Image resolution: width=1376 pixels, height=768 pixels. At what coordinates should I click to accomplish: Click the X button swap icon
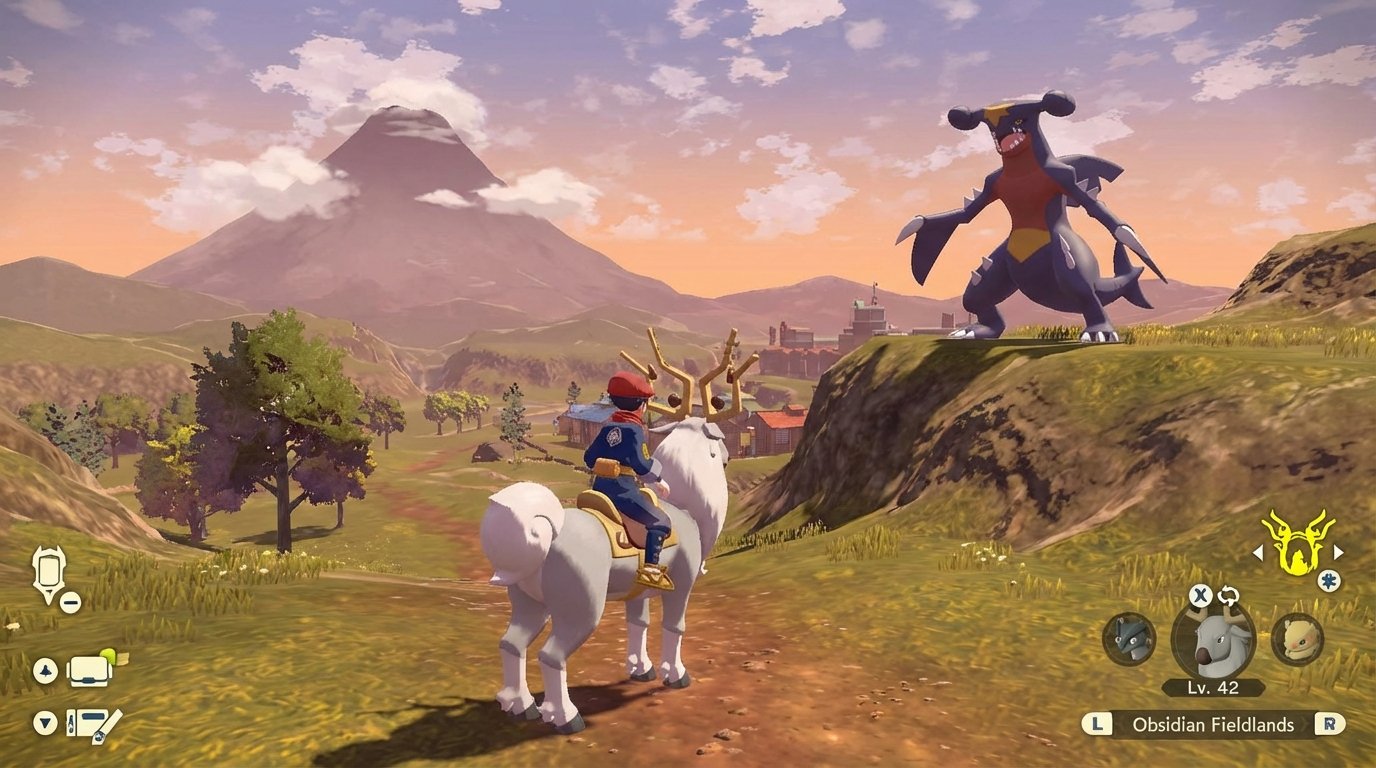point(1200,594)
